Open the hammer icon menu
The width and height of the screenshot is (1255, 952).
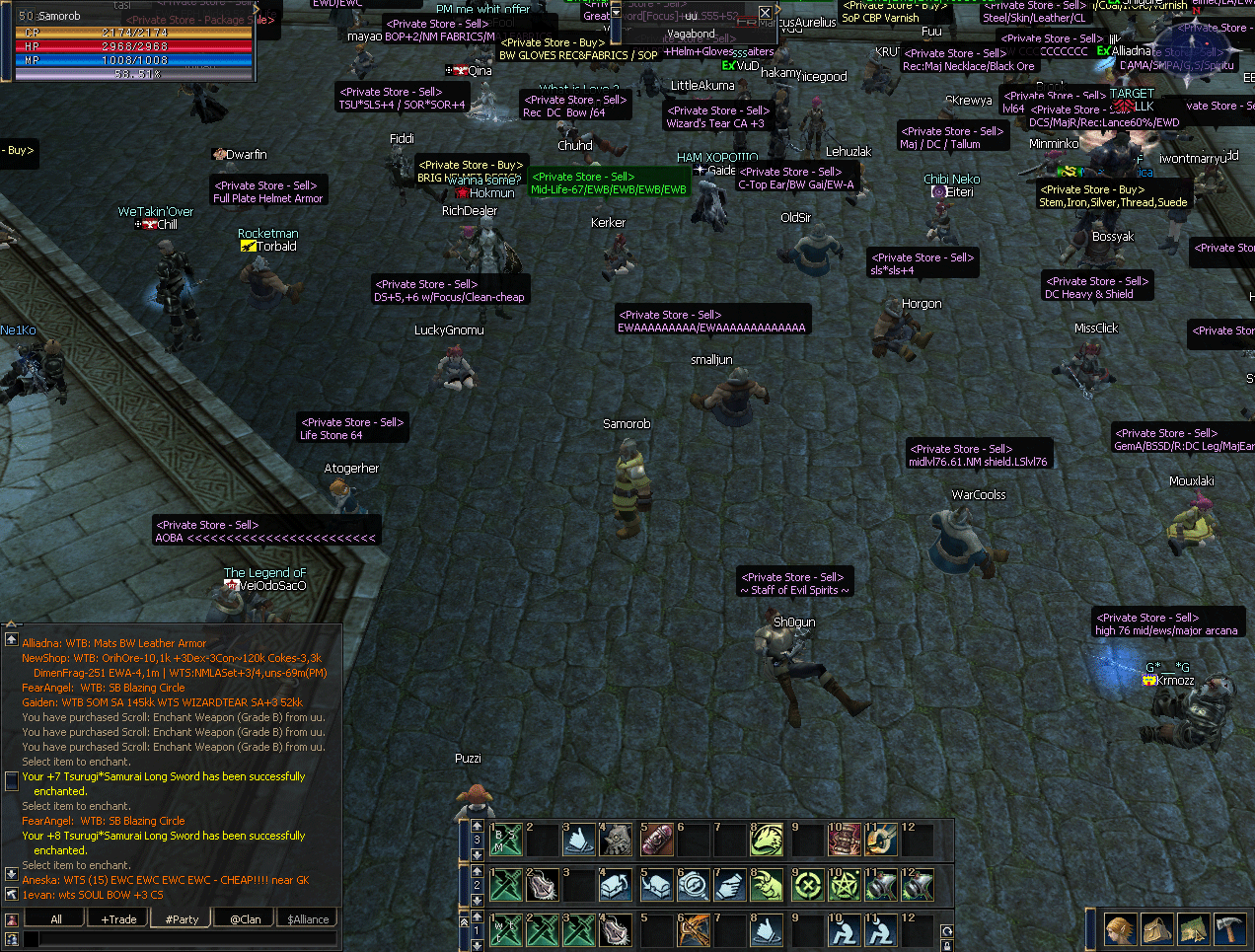click(x=1229, y=929)
